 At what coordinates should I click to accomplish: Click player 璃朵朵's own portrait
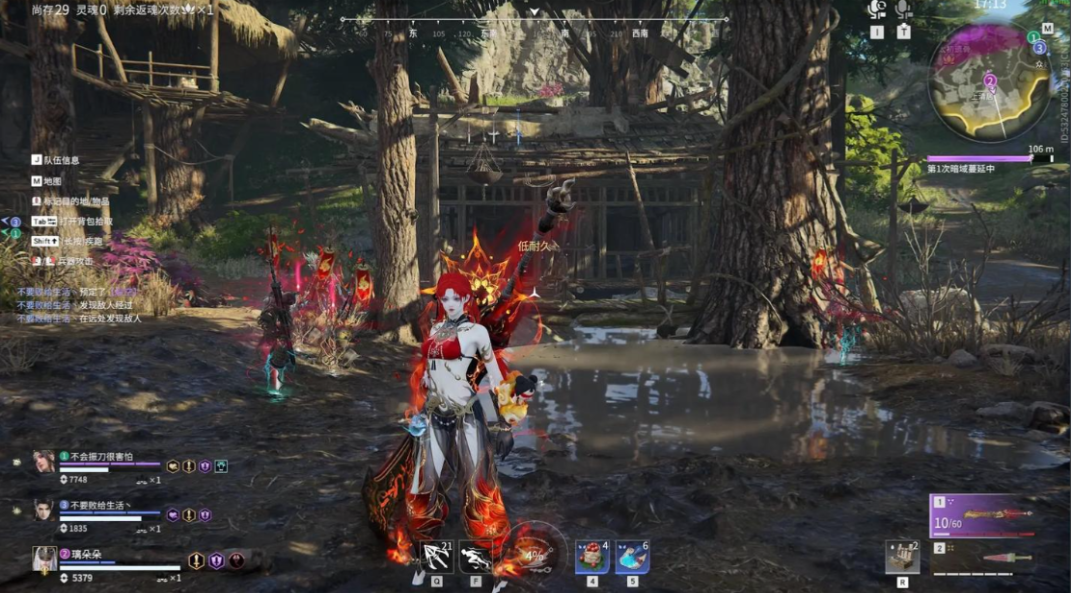tap(44, 559)
